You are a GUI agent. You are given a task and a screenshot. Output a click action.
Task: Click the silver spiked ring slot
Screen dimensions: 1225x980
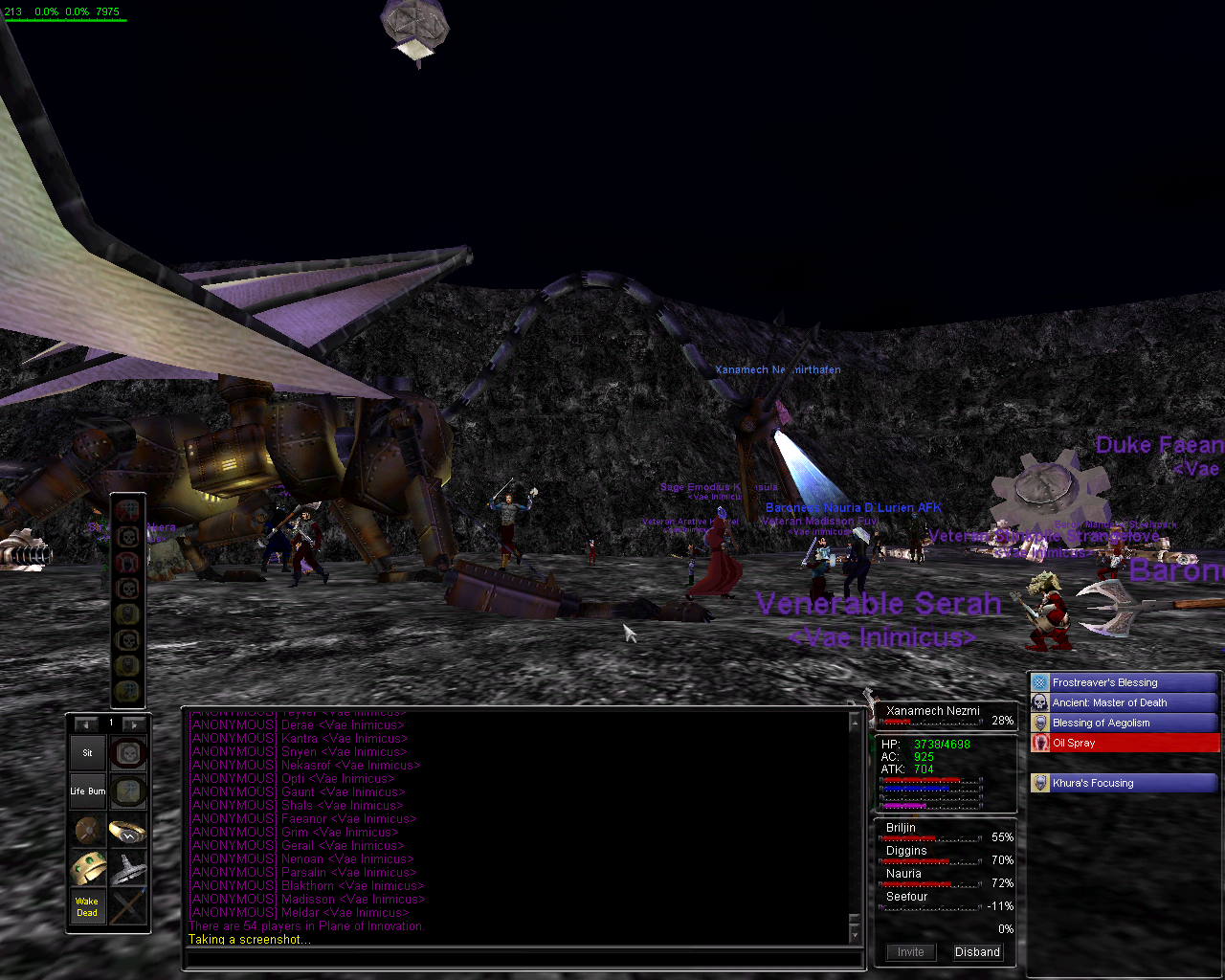point(127,869)
